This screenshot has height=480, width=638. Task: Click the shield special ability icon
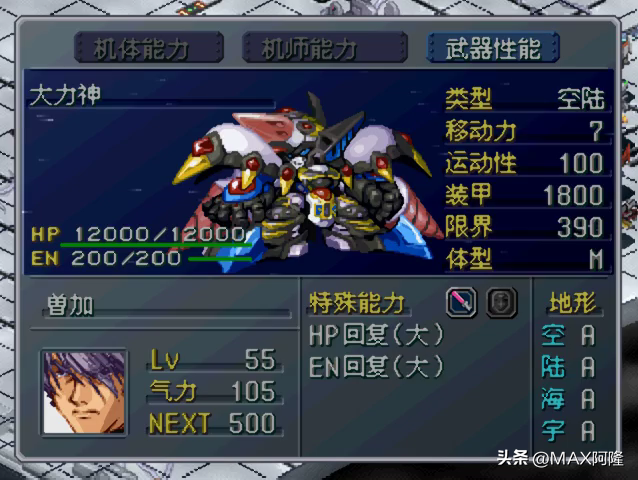tap(502, 302)
